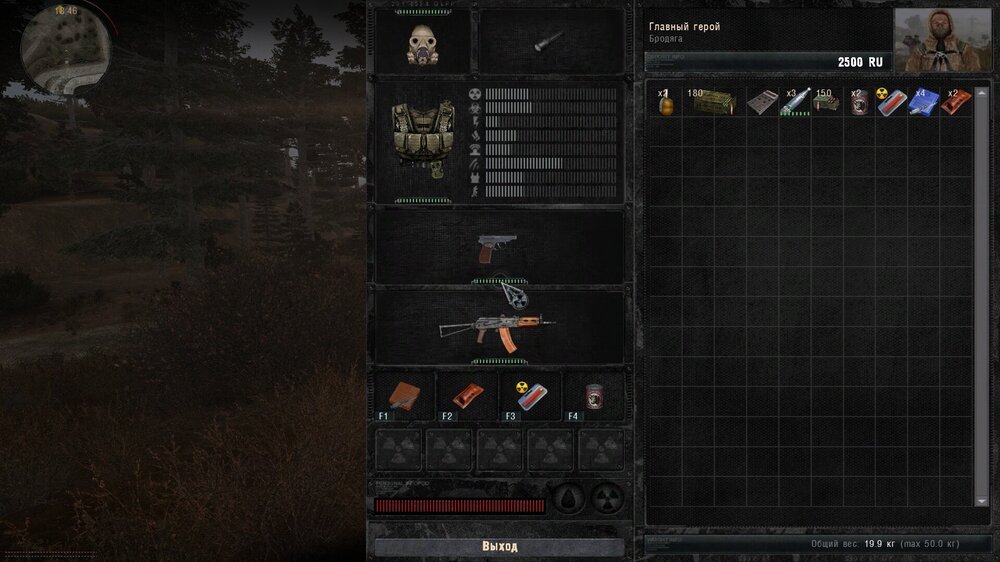Choose the anti-rad kit in F3 quick slot
Image resolution: width=1000 pixels, height=562 pixels.
[526, 396]
